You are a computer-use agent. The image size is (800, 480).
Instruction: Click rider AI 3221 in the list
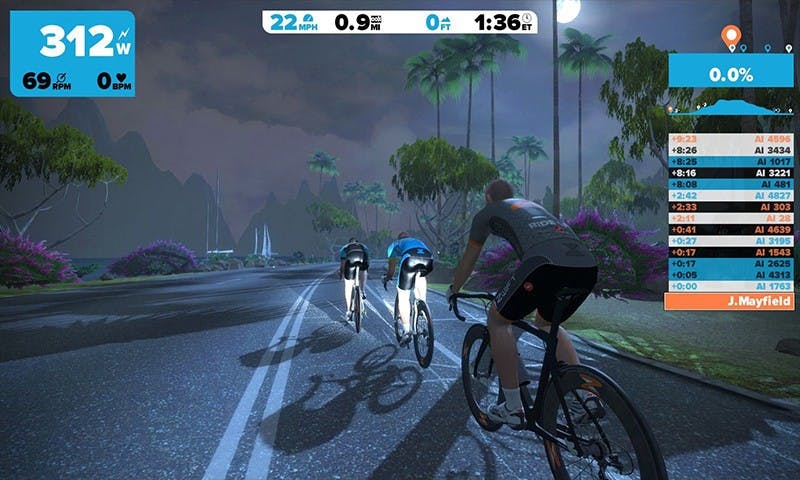coord(730,172)
